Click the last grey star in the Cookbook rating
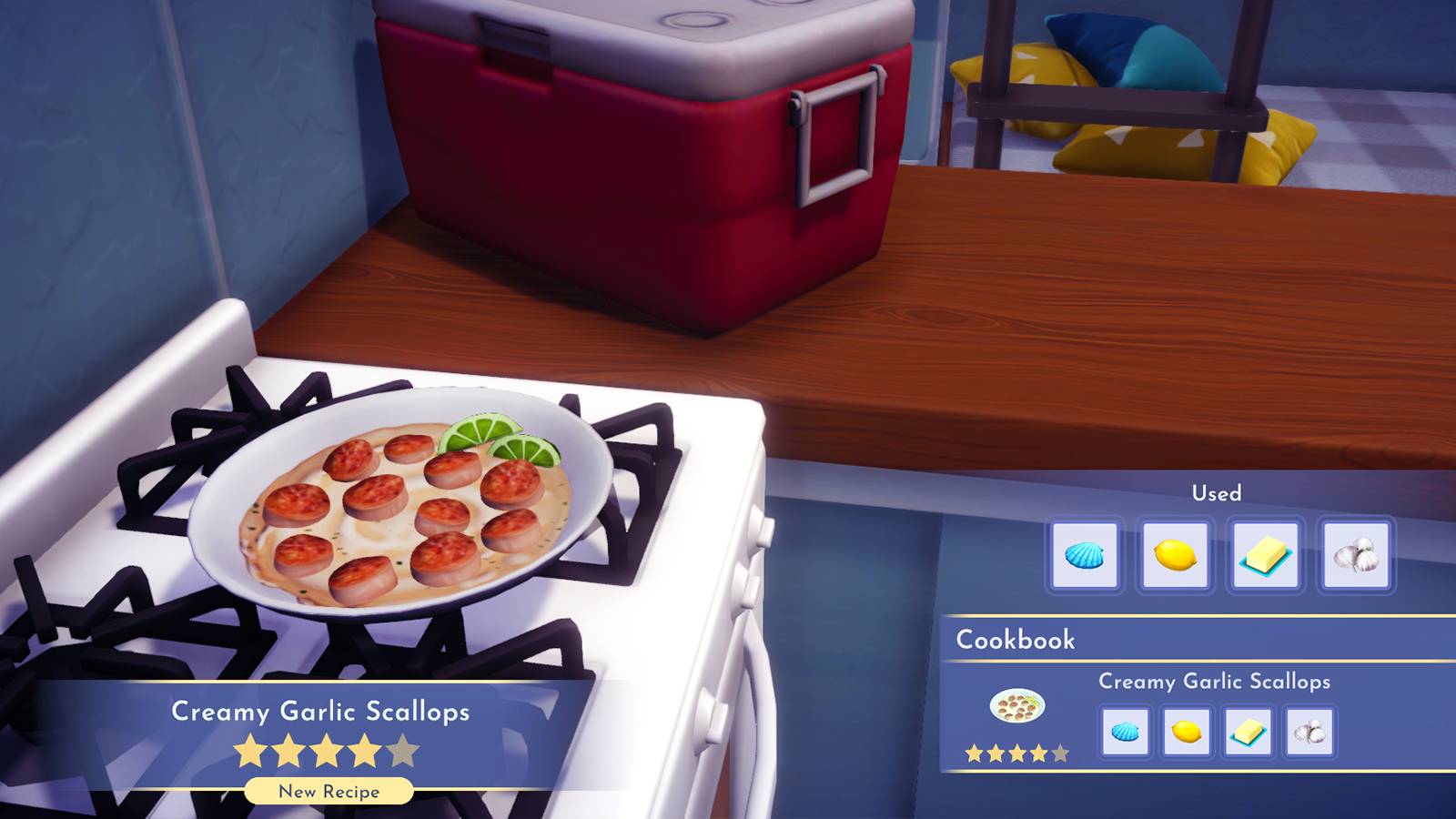Viewport: 1456px width, 819px height. coord(1060,753)
